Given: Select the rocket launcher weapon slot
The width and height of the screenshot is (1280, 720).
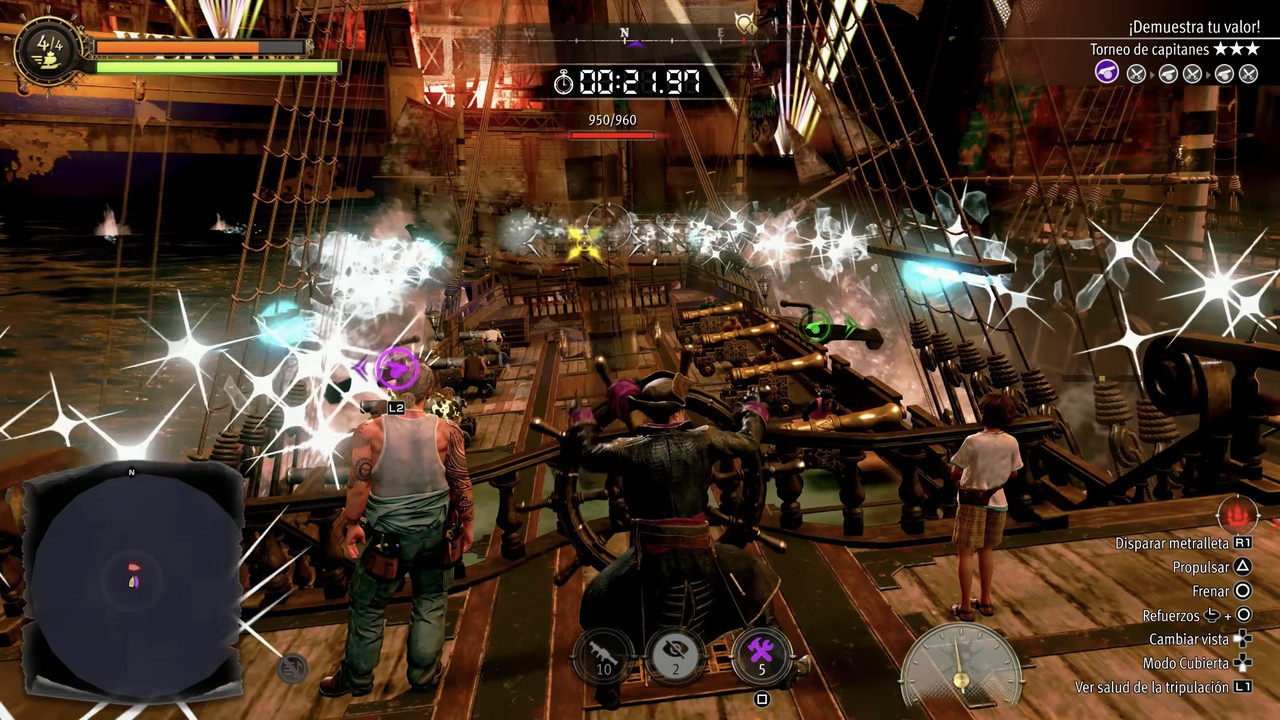Looking at the screenshot, I should [x=604, y=655].
